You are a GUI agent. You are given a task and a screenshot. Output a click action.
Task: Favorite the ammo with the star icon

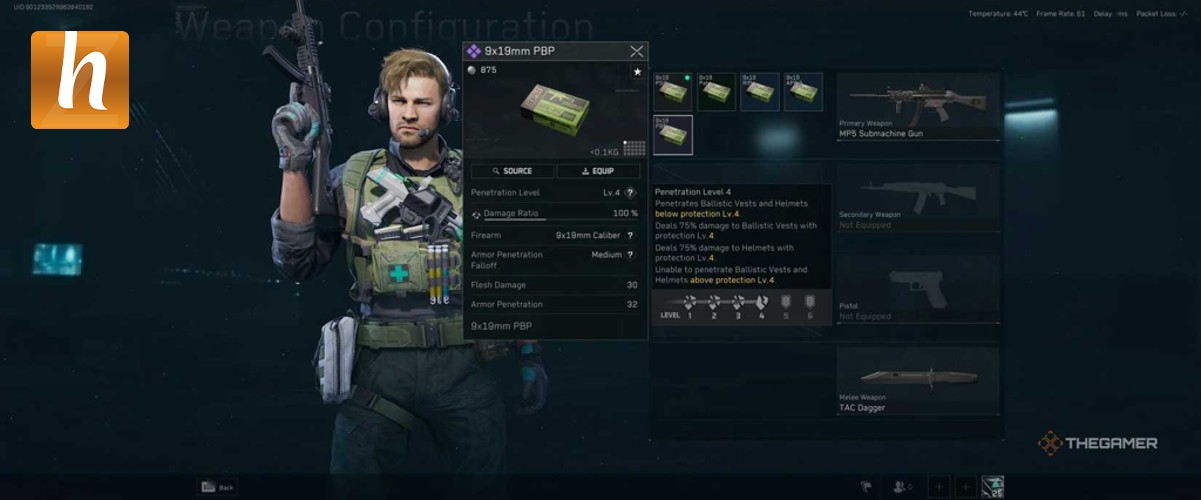coord(636,72)
